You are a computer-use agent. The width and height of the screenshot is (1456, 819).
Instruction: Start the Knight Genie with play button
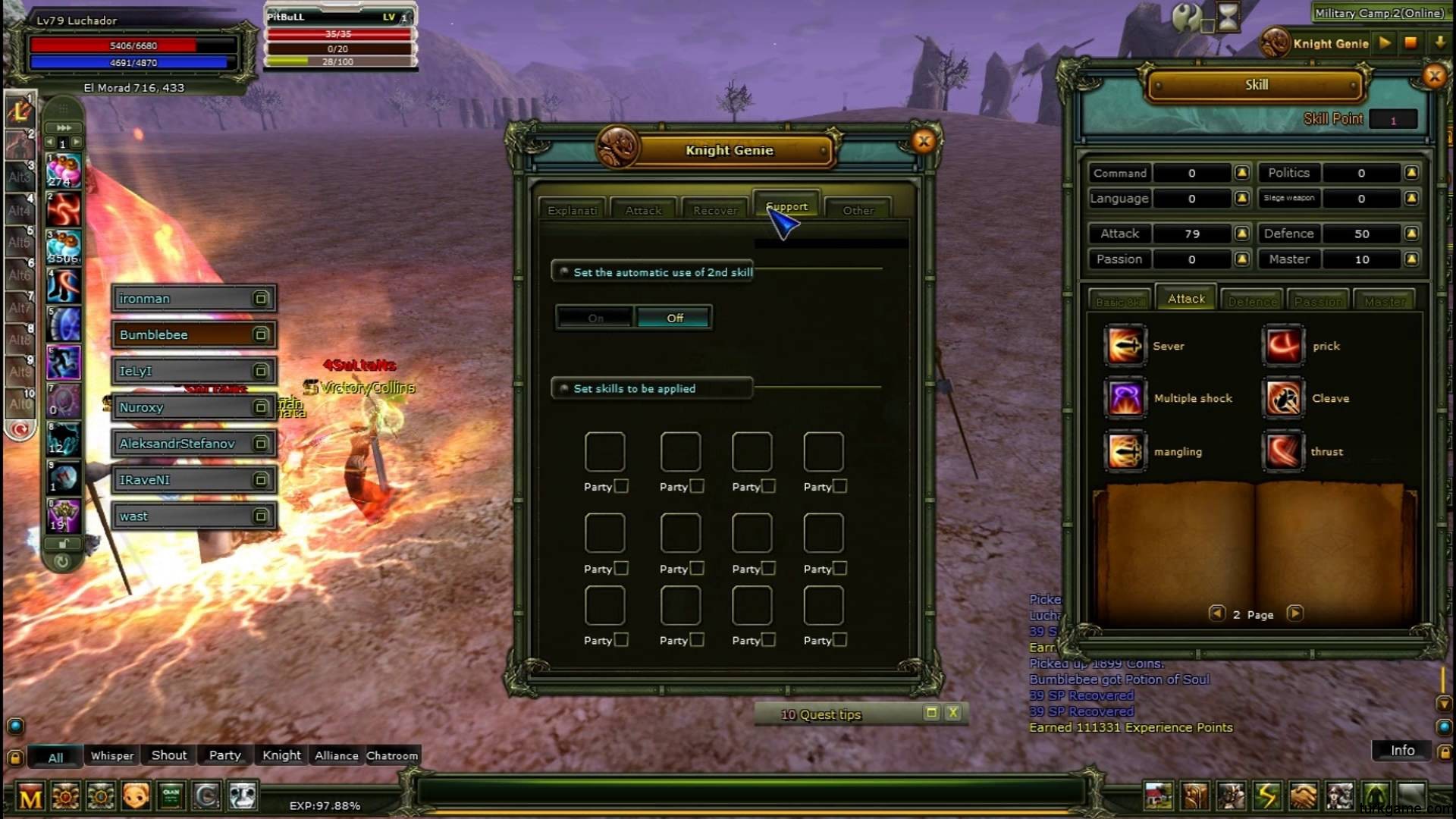tap(1385, 43)
